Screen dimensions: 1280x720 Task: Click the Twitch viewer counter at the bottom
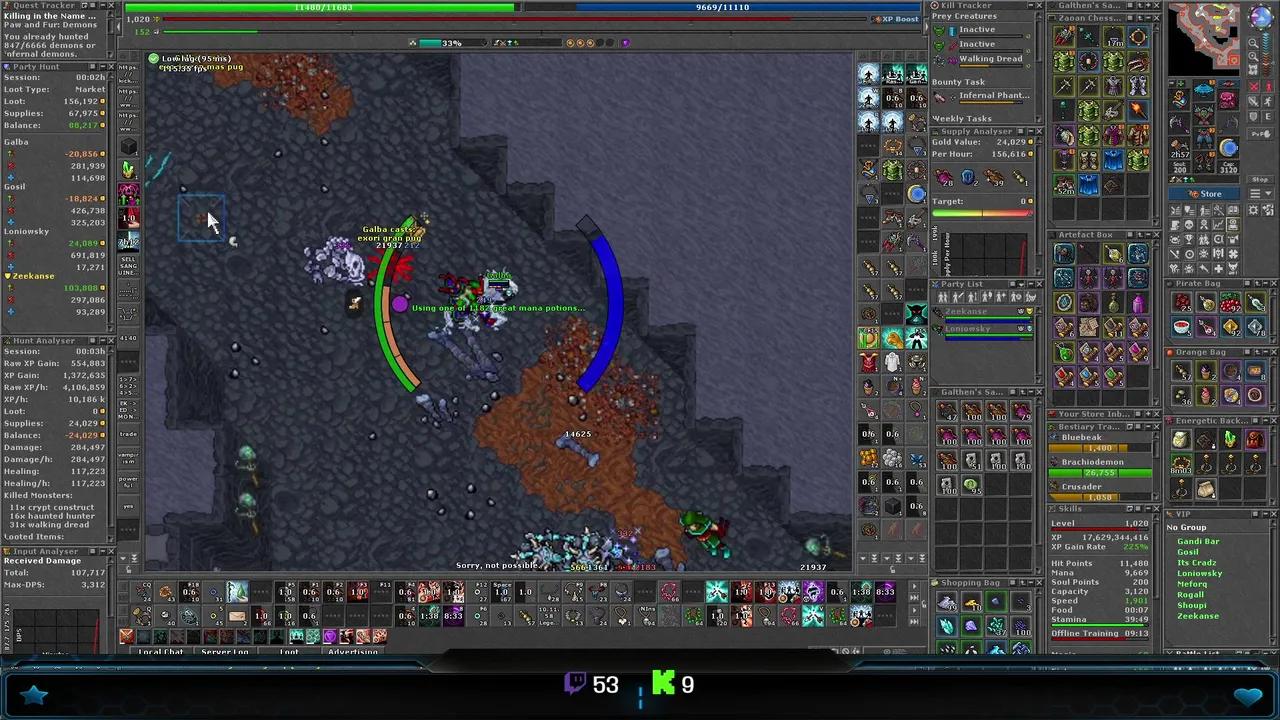point(594,684)
